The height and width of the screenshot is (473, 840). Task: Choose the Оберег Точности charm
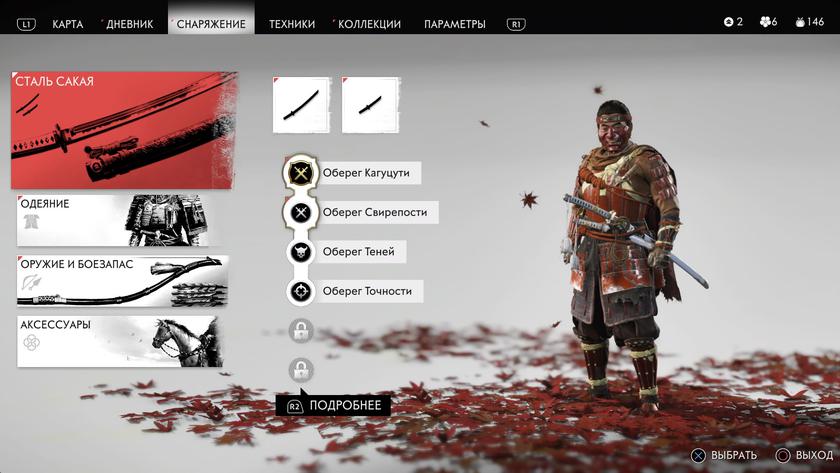click(x=354, y=292)
